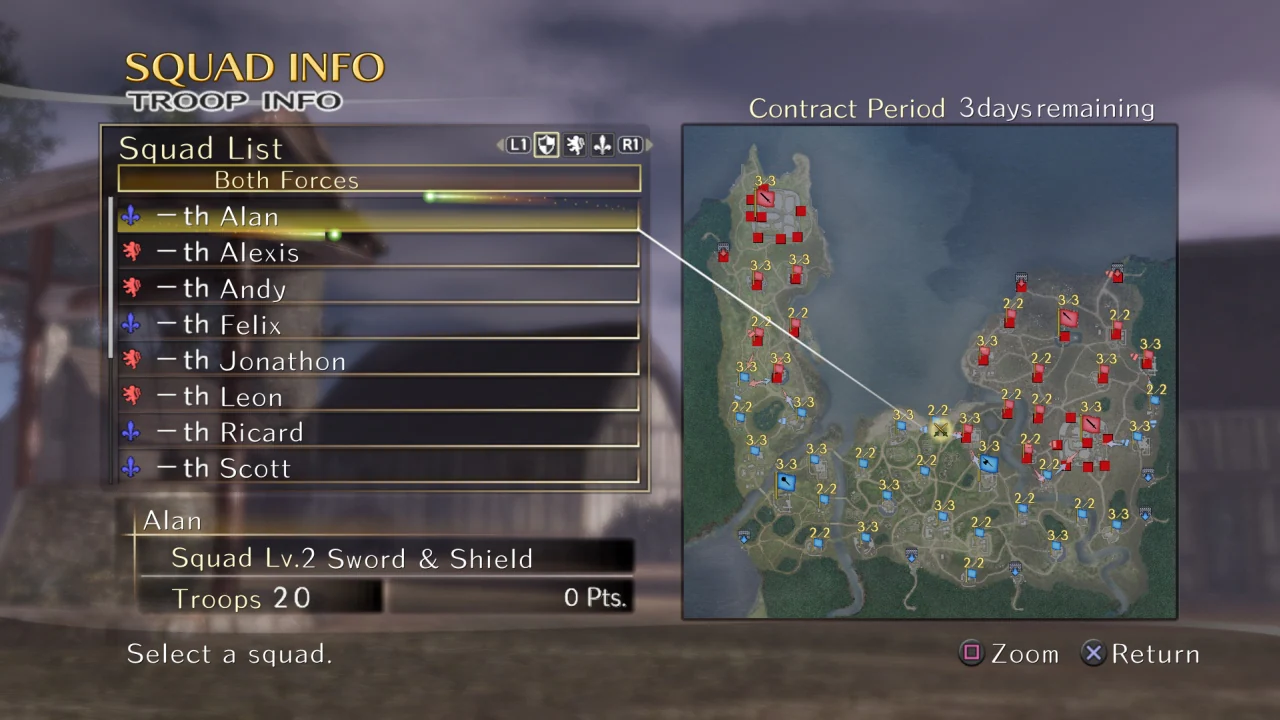Click the red lion icon beside Alexis
The width and height of the screenshot is (1280, 720).
(131, 252)
